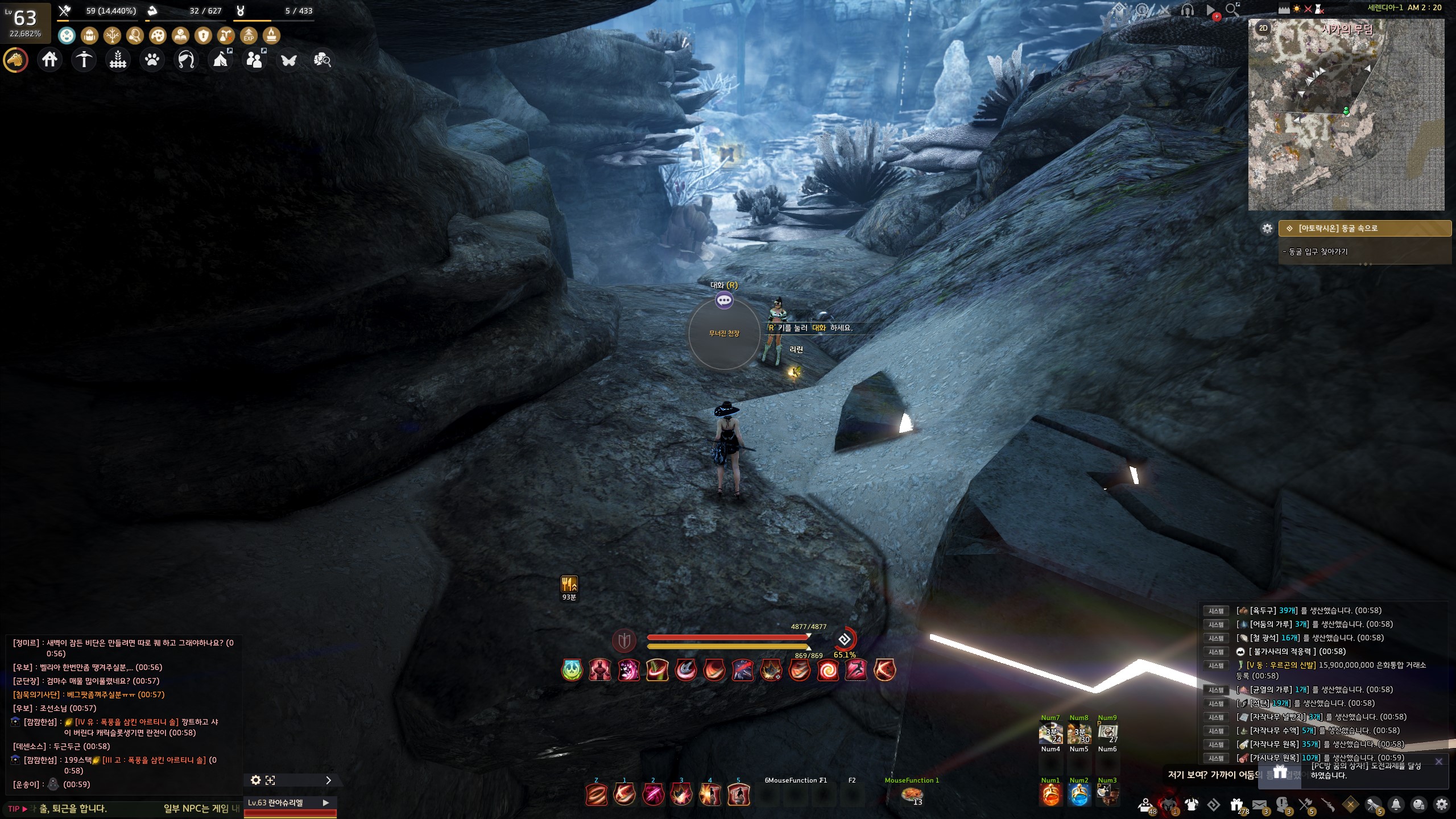Viewport: 1456px width, 819px height.
Task: Open the settings gear in bottom-right menu
Action: point(1441,805)
